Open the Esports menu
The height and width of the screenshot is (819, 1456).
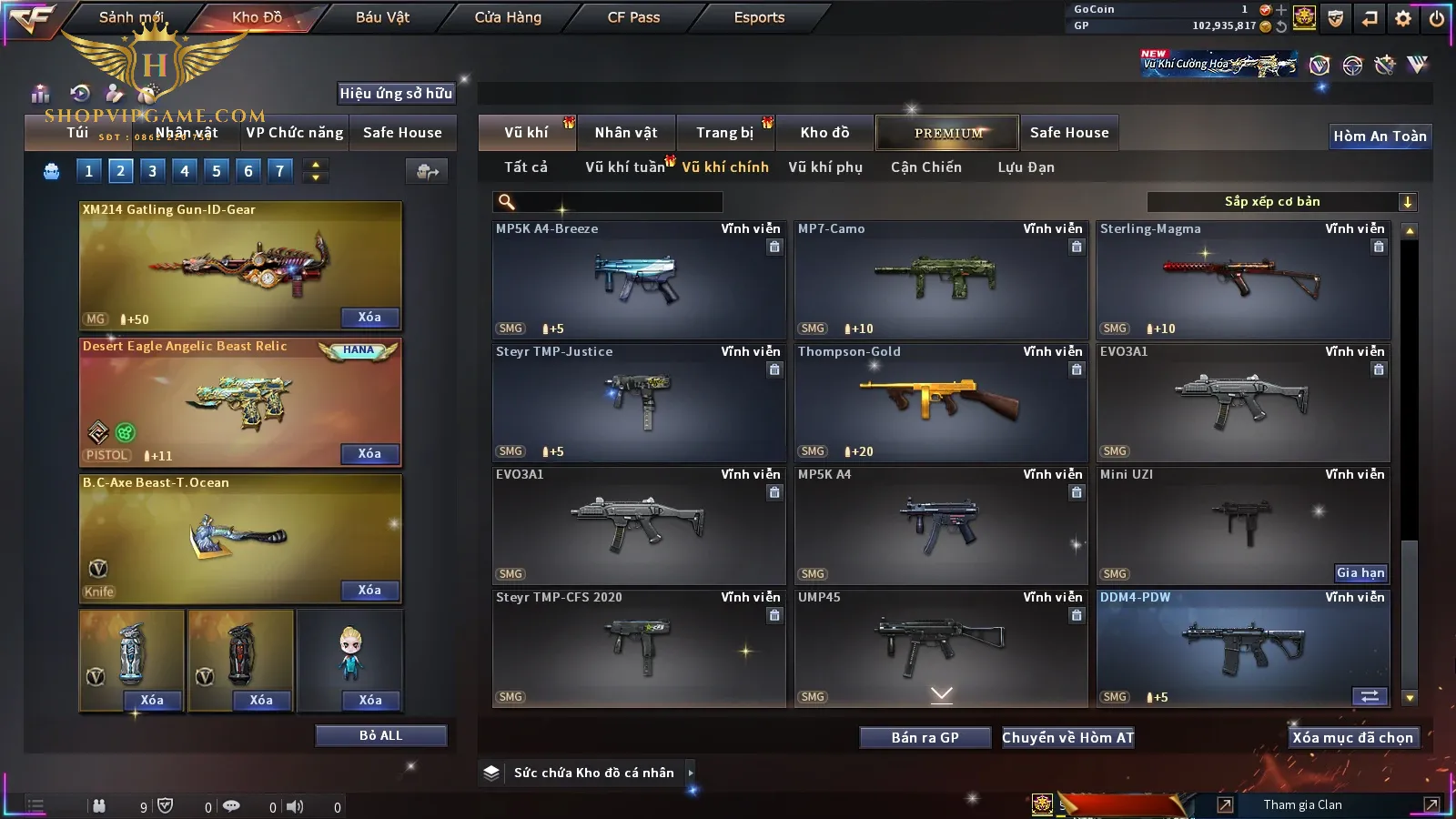pos(759,17)
